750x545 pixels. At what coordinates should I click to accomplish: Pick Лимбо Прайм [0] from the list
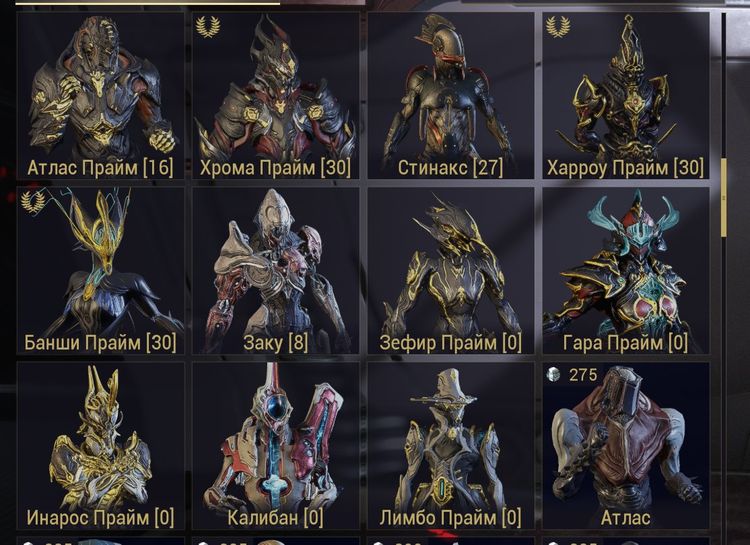(x=451, y=446)
